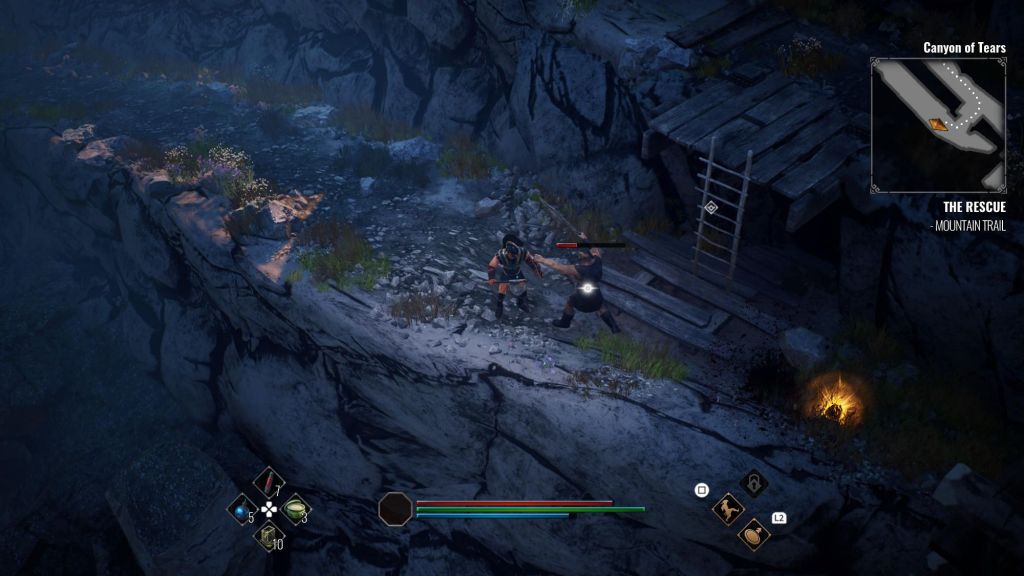Click the octagonal character portrait frame
This screenshot has height=576, width=1024.
(394, 508)
